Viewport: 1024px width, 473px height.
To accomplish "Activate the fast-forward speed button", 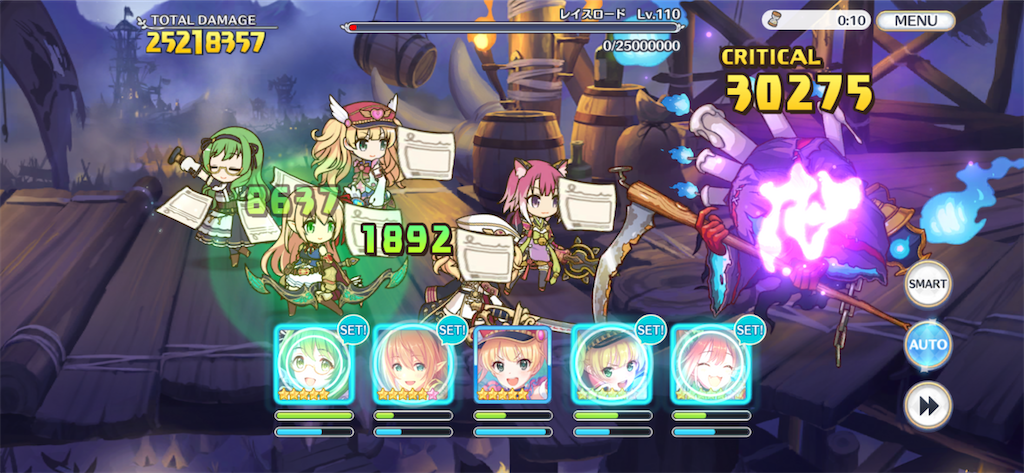I will 927,406.
